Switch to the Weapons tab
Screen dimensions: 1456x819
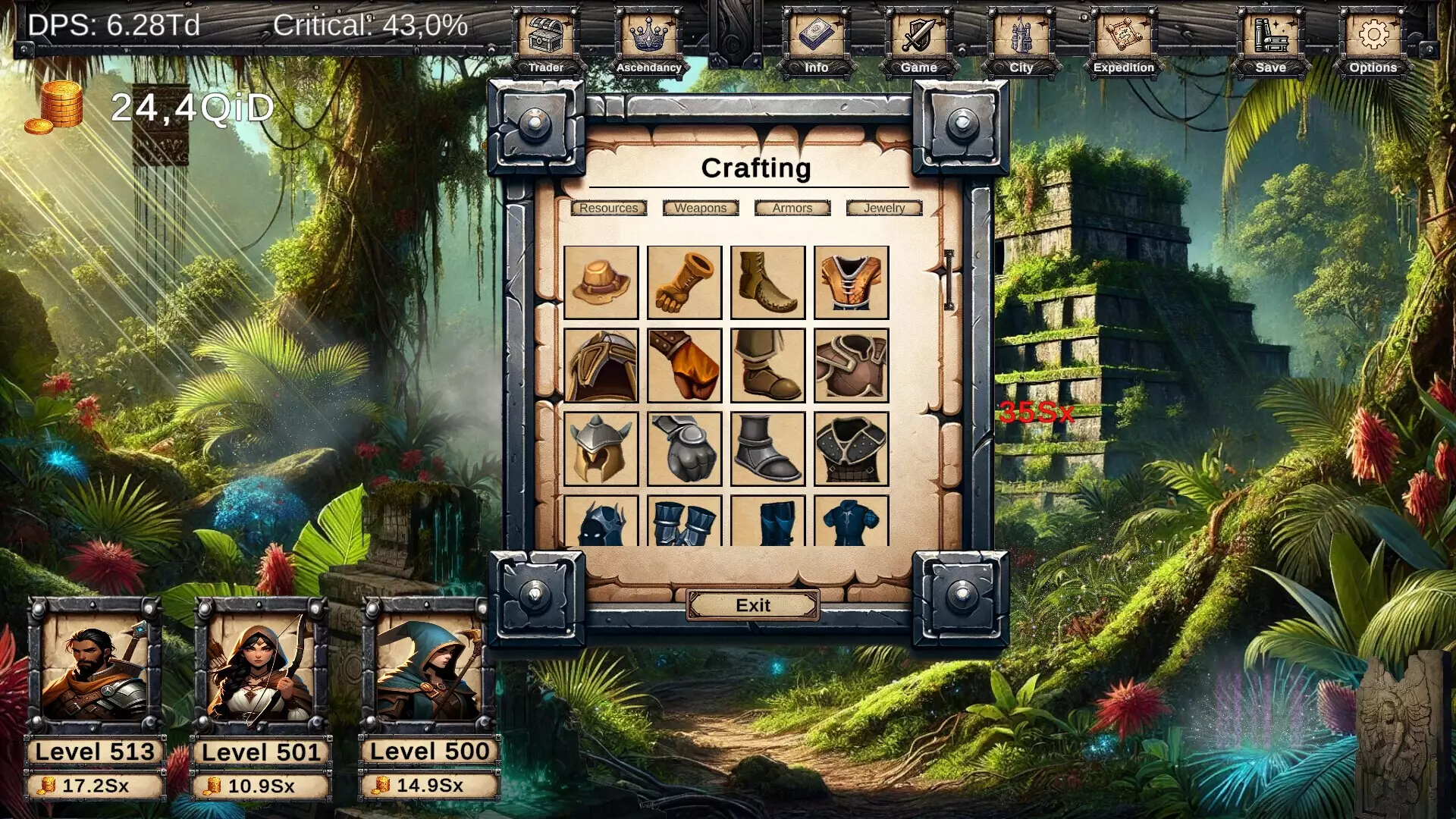click(x=701, y=208)
